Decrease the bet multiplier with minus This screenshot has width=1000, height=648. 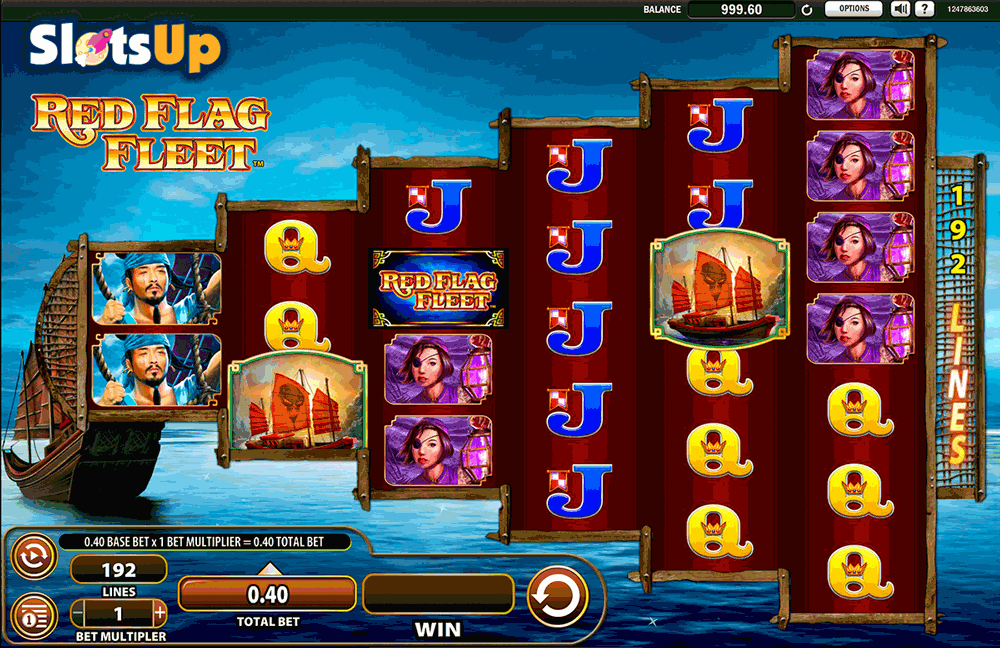point(77,612)
